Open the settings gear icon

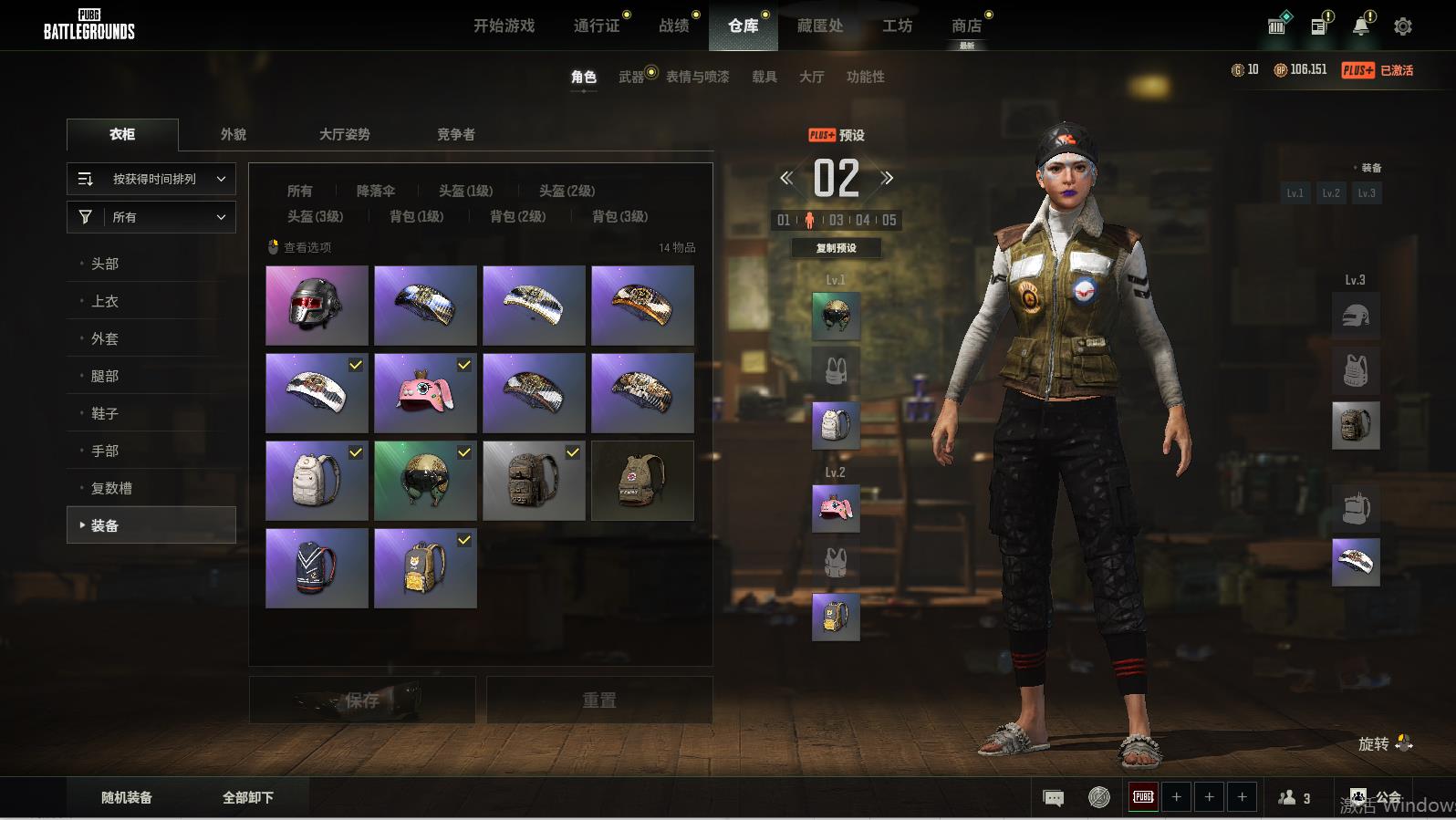point(1403,26)
